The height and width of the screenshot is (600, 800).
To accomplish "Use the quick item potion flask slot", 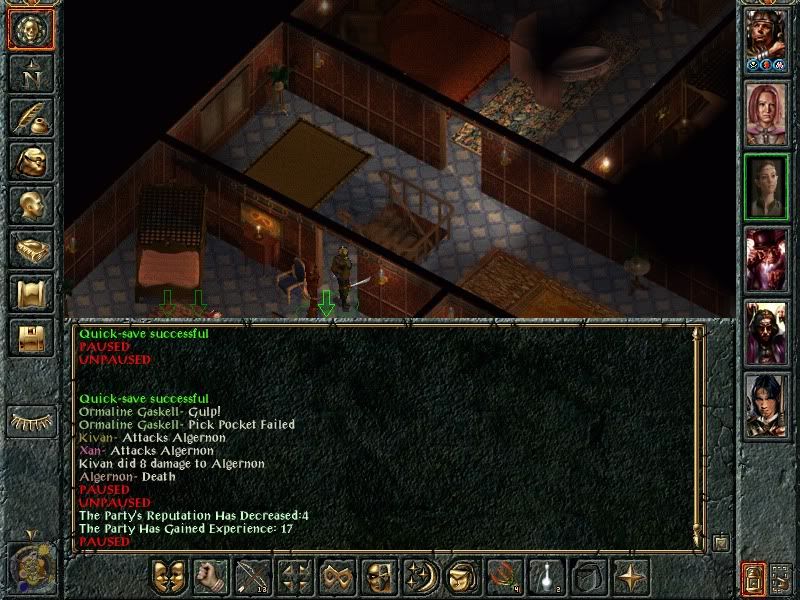I will tap(543, 578).
